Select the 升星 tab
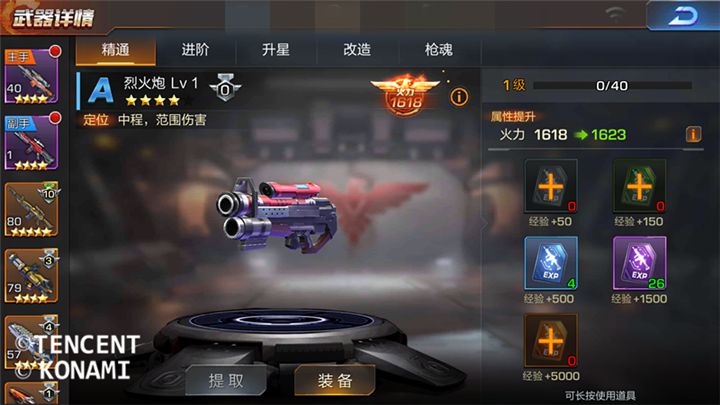 coord(276,50)
